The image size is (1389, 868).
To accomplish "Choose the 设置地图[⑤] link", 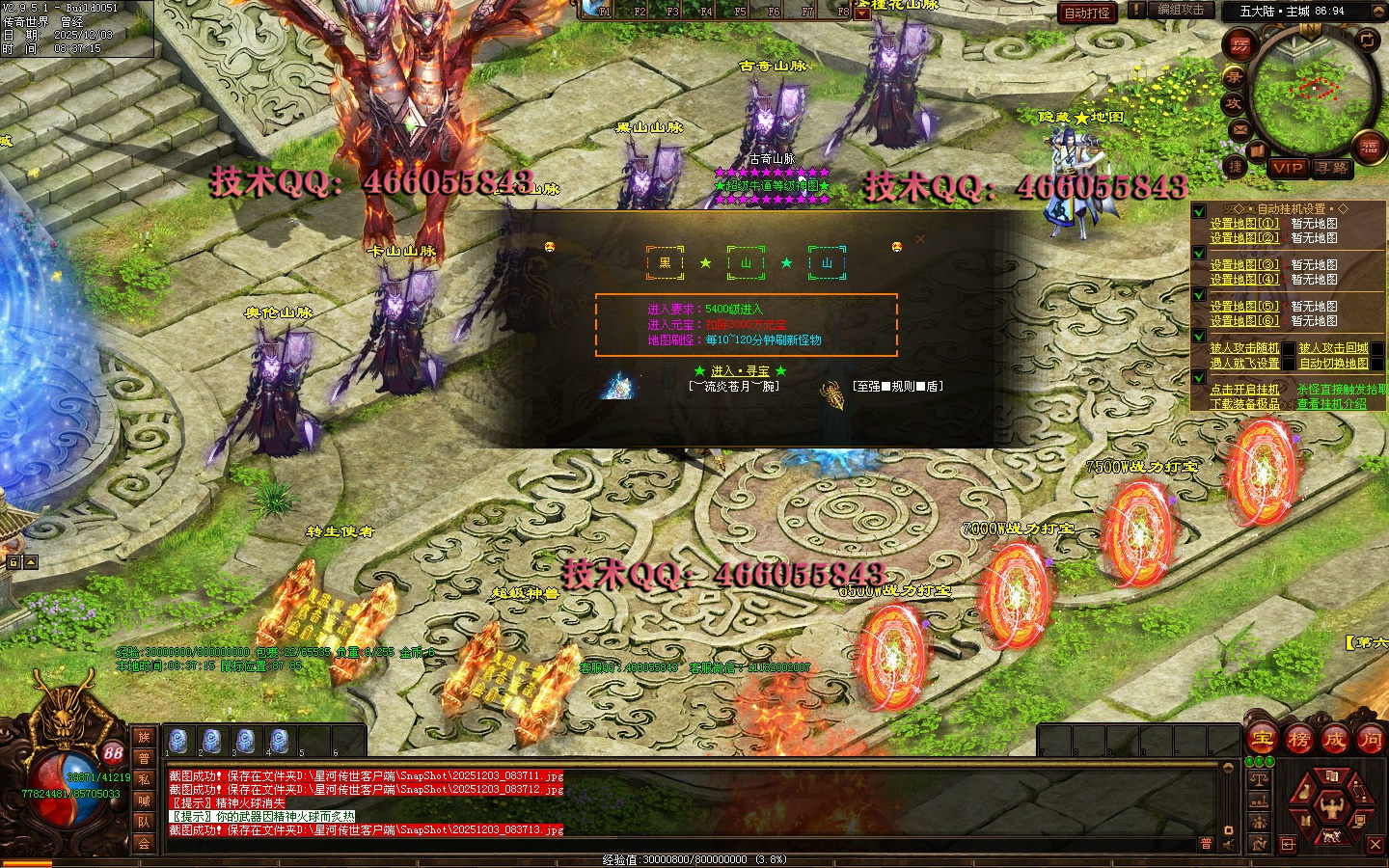I will (1244, 307).
